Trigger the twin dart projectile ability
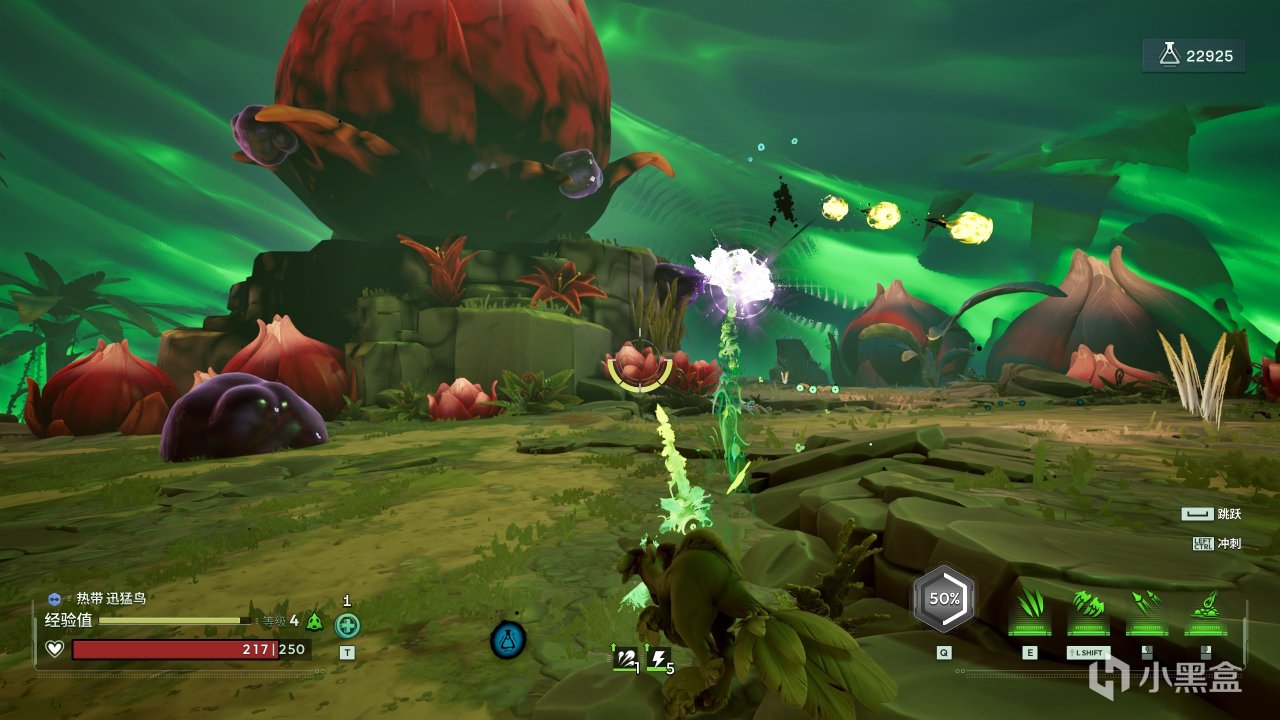Image resolution: width=1280 pixels, height=720 pixels. (1147, 605)
